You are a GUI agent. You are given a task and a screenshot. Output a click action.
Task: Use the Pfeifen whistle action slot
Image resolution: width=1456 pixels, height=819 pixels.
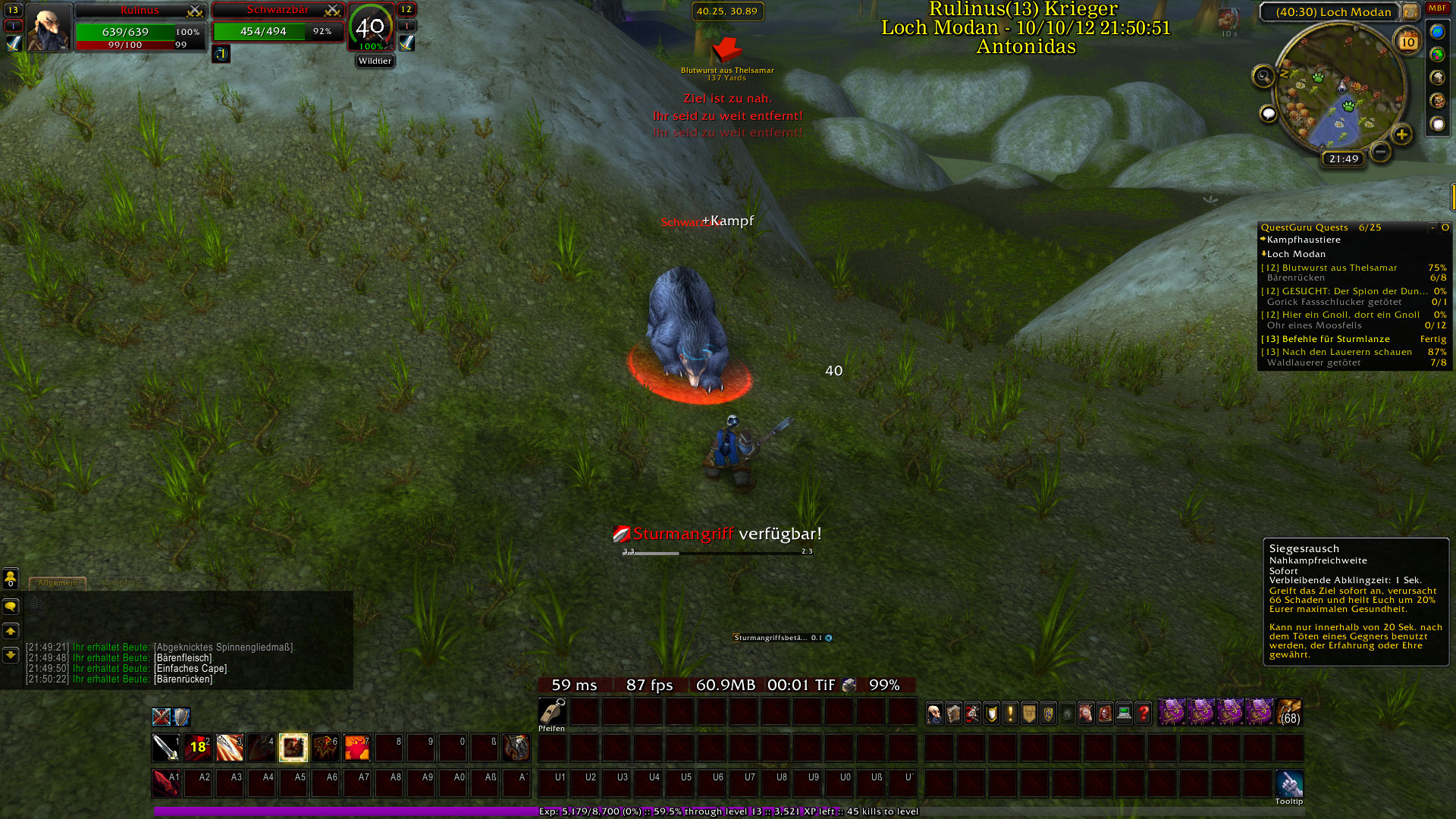tap(552, 711)
